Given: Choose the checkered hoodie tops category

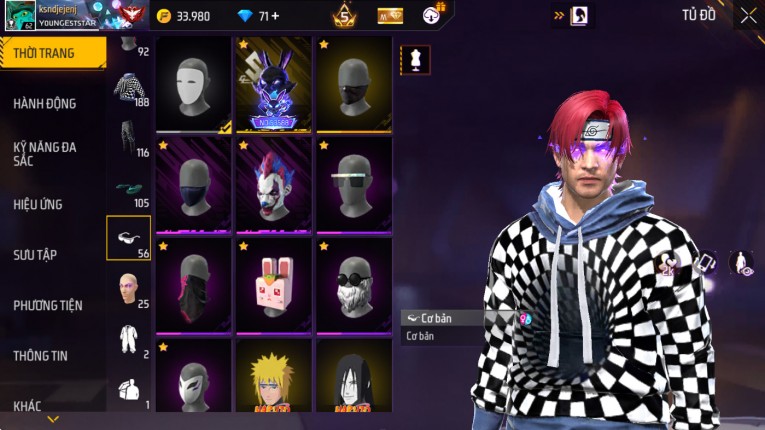Looking at the screenshot, I should 128,88.
